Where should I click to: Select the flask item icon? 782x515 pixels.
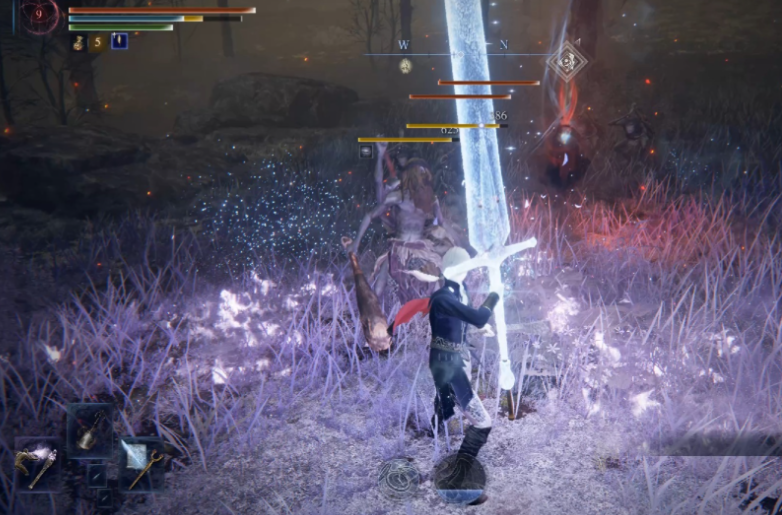coord(78,43)
